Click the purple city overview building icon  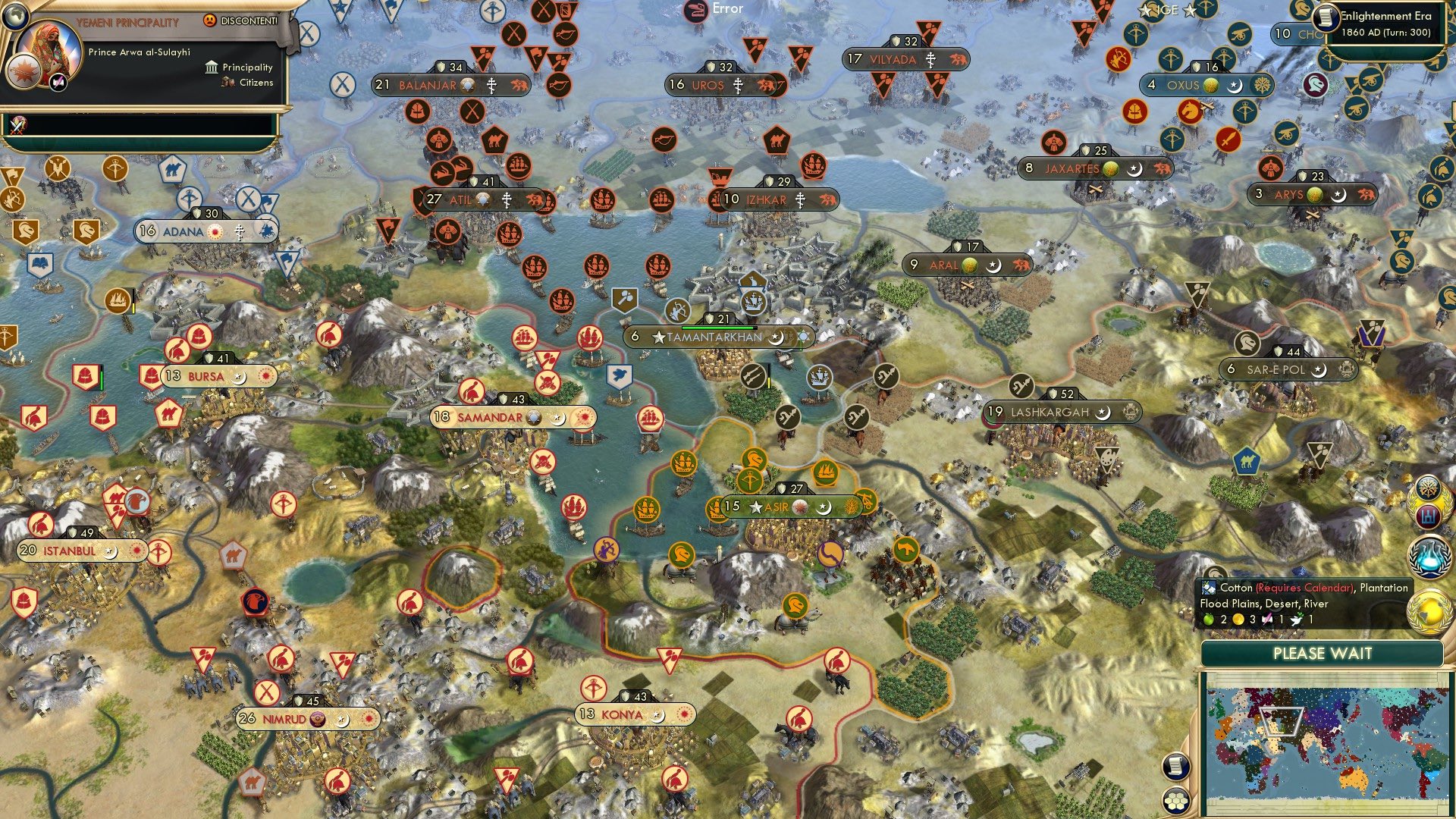pos(1429,518)
